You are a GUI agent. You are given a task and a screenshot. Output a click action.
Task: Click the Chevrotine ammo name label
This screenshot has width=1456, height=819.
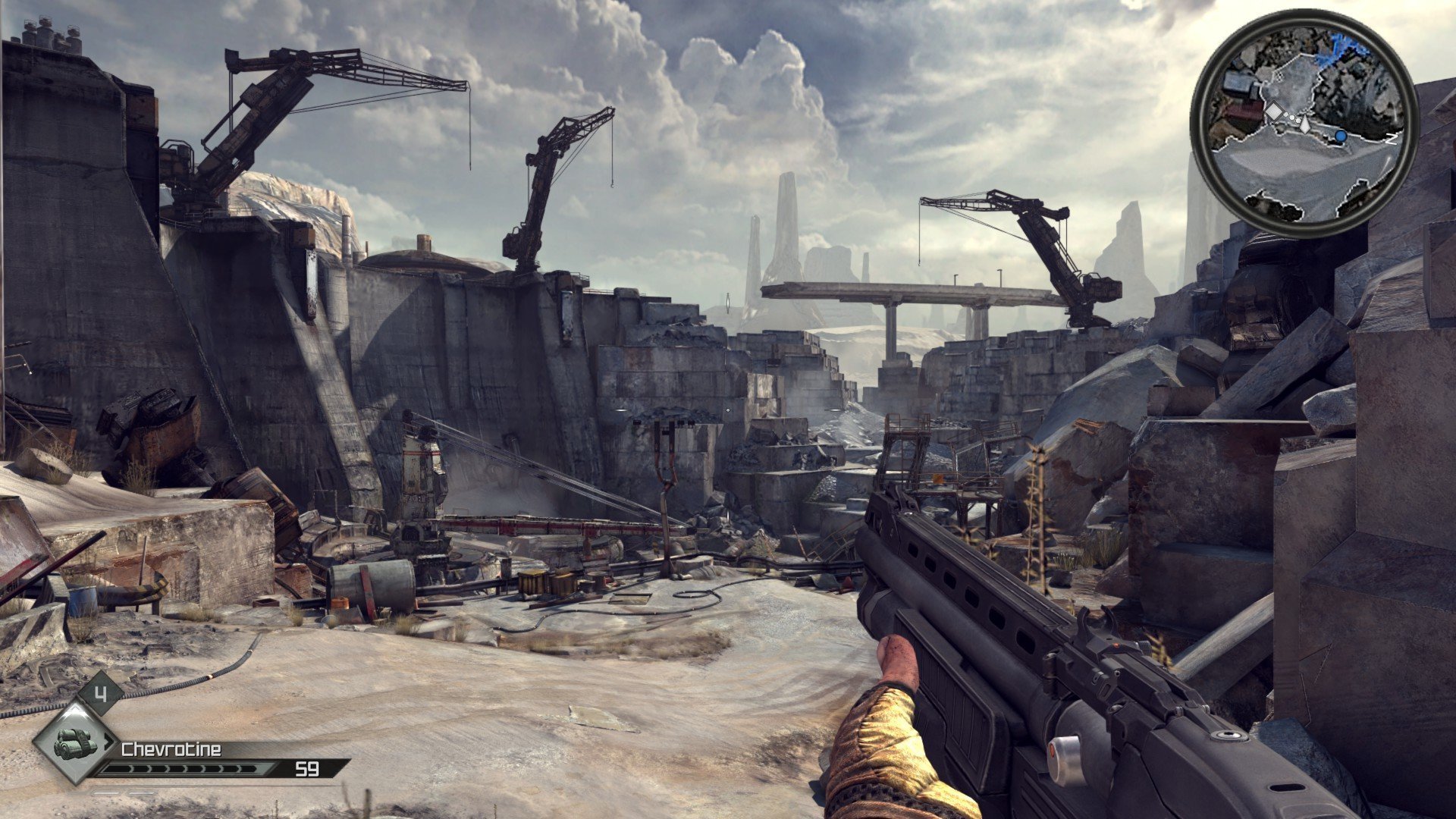point(171,749)
